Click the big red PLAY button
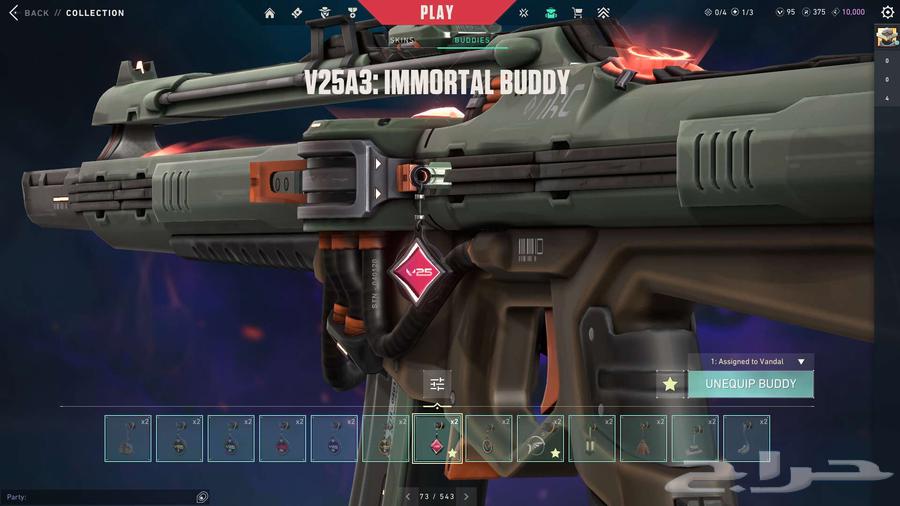 click(437, 13)
